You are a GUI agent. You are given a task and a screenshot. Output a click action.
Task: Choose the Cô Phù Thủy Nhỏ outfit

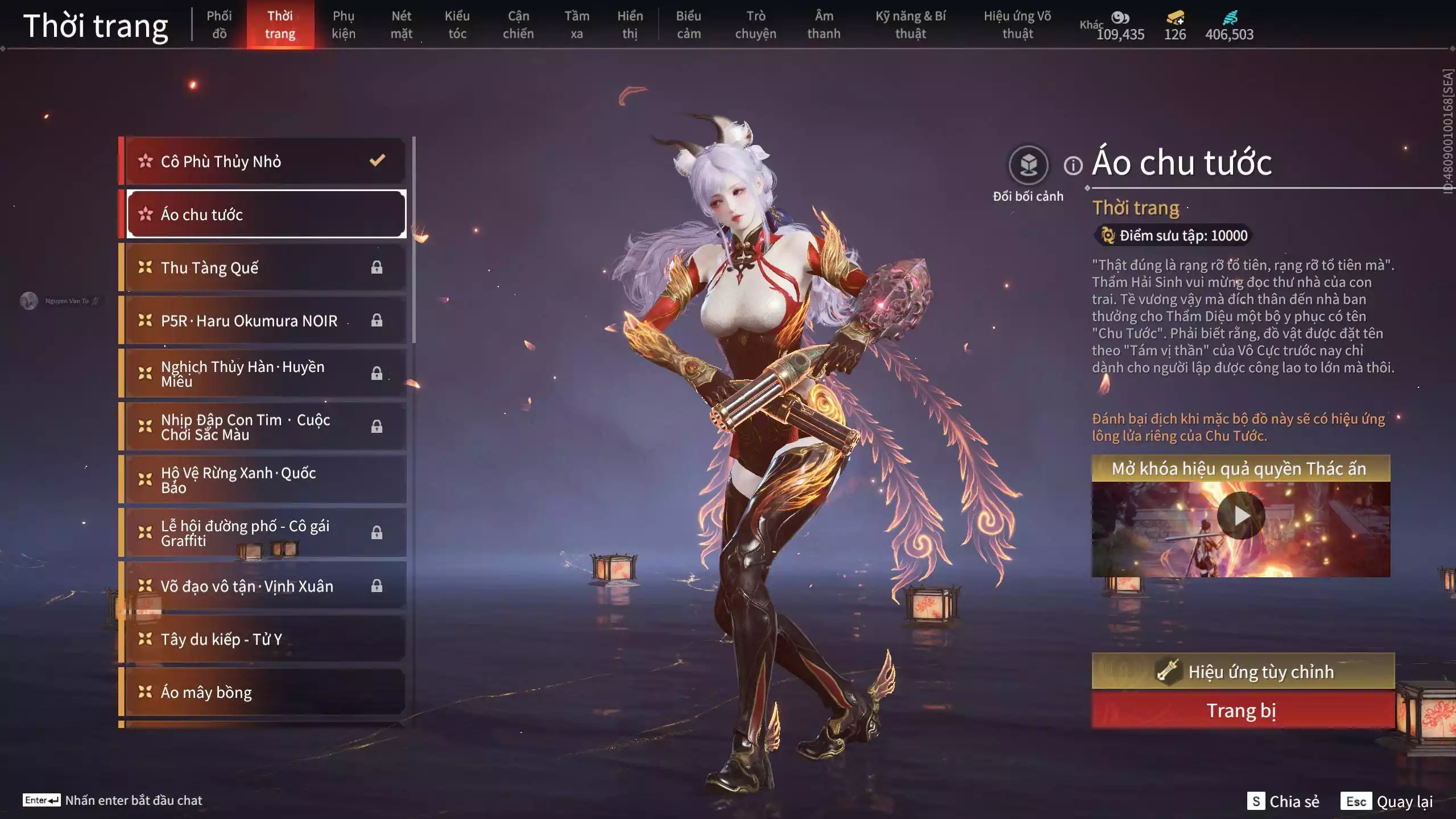tap(265, 162)
